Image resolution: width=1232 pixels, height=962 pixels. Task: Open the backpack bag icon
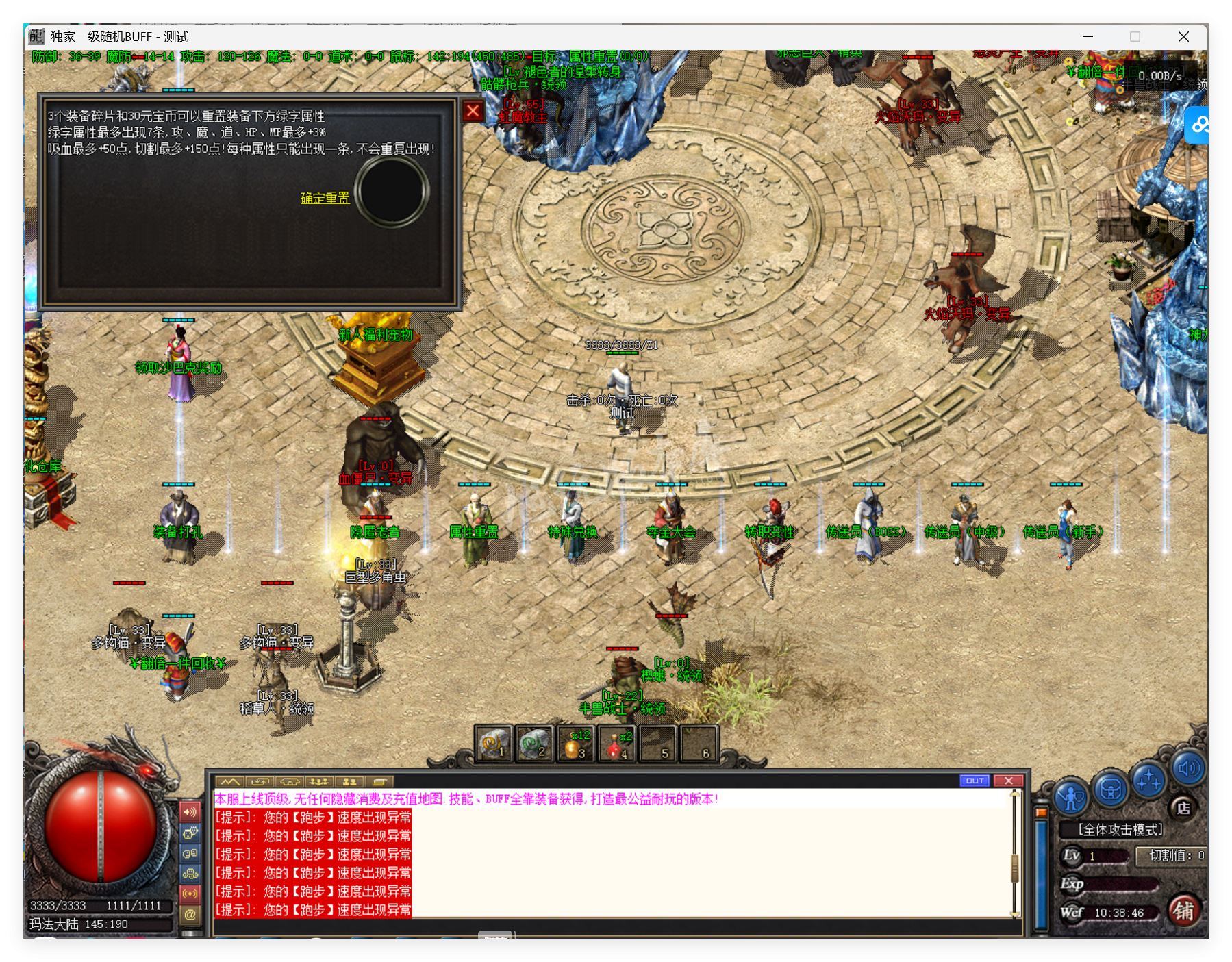pyautogui.click(x=1110, y=789)
